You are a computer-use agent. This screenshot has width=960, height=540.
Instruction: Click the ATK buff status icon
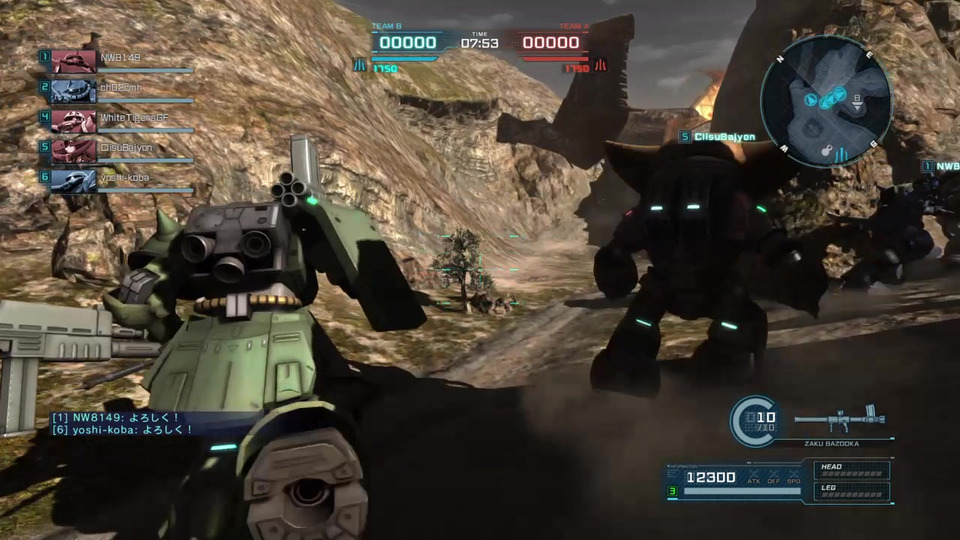[754, 476]
